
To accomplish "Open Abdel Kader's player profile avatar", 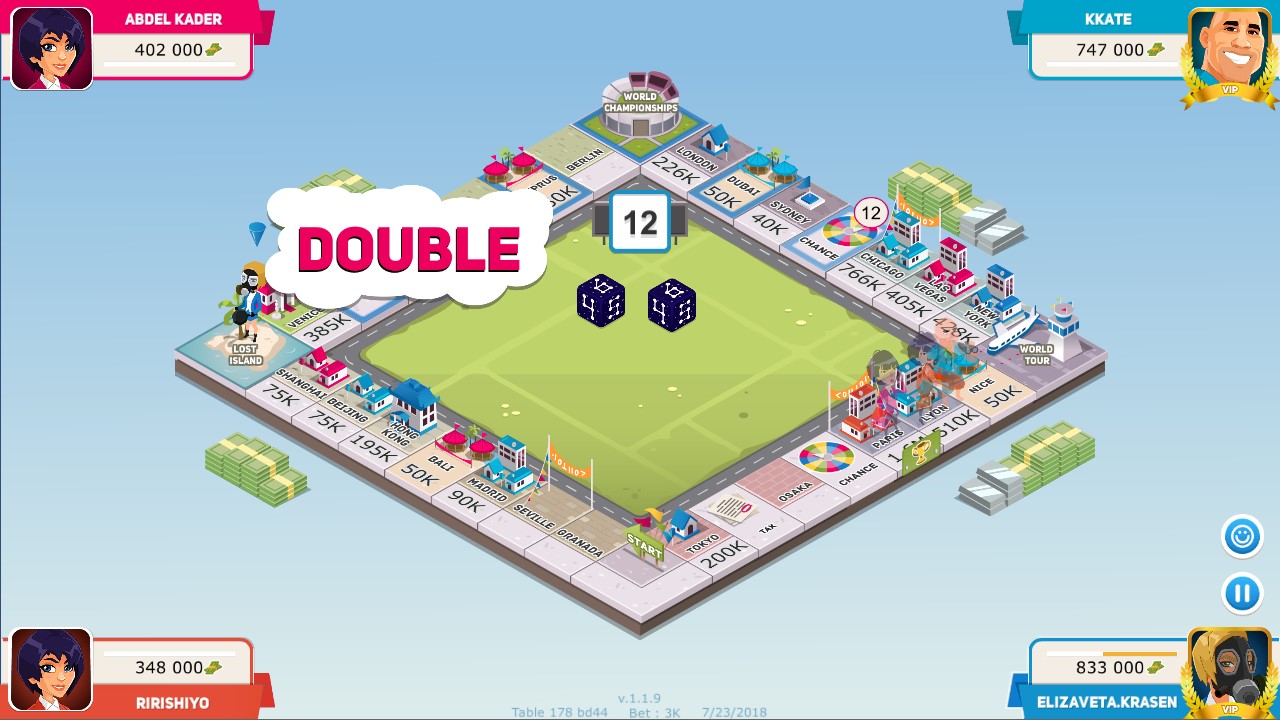I will point(51,46).
